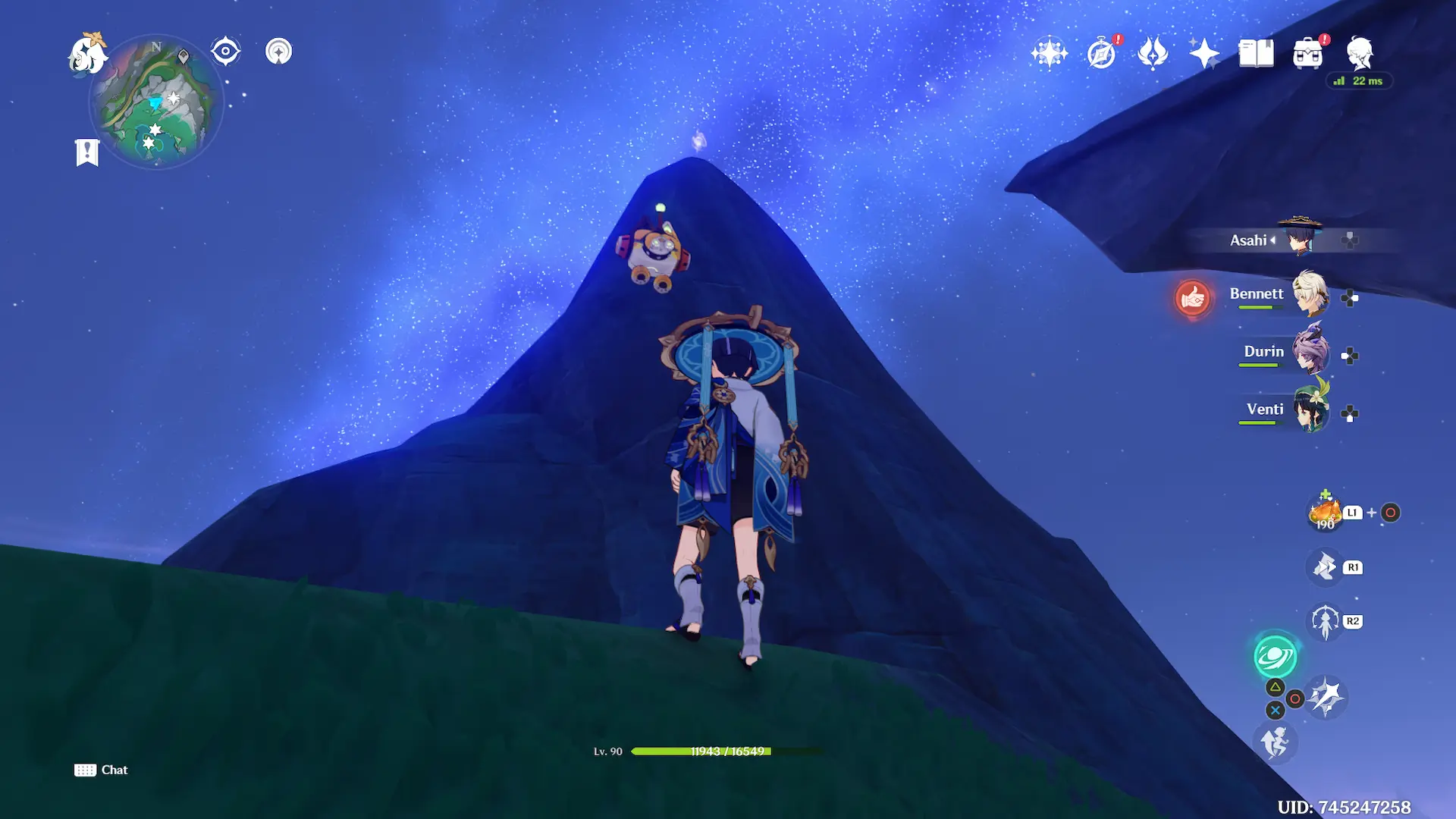The height and width of the screenshot is (819, 1456).
Task: Open the Chat box
Action: (x=101, y=770)
